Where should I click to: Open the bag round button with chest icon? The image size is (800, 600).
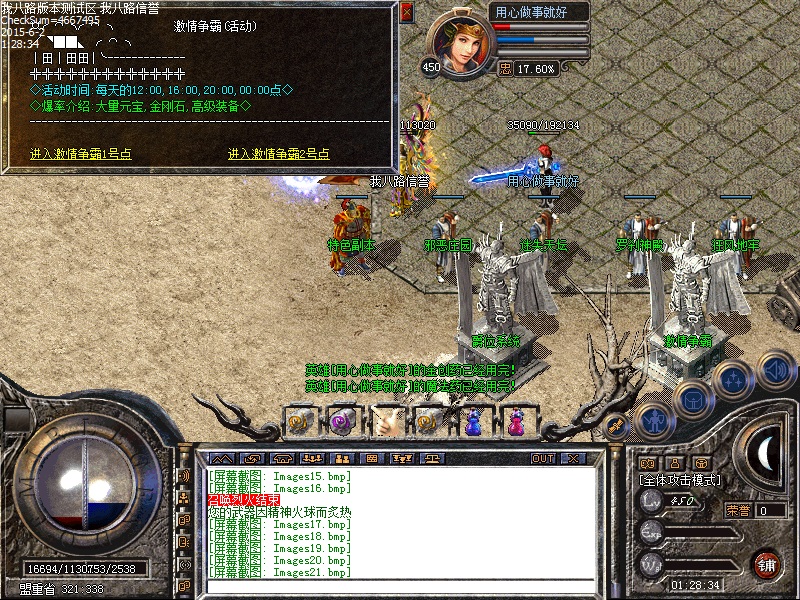pyautogui.click(x=693, y=397)
